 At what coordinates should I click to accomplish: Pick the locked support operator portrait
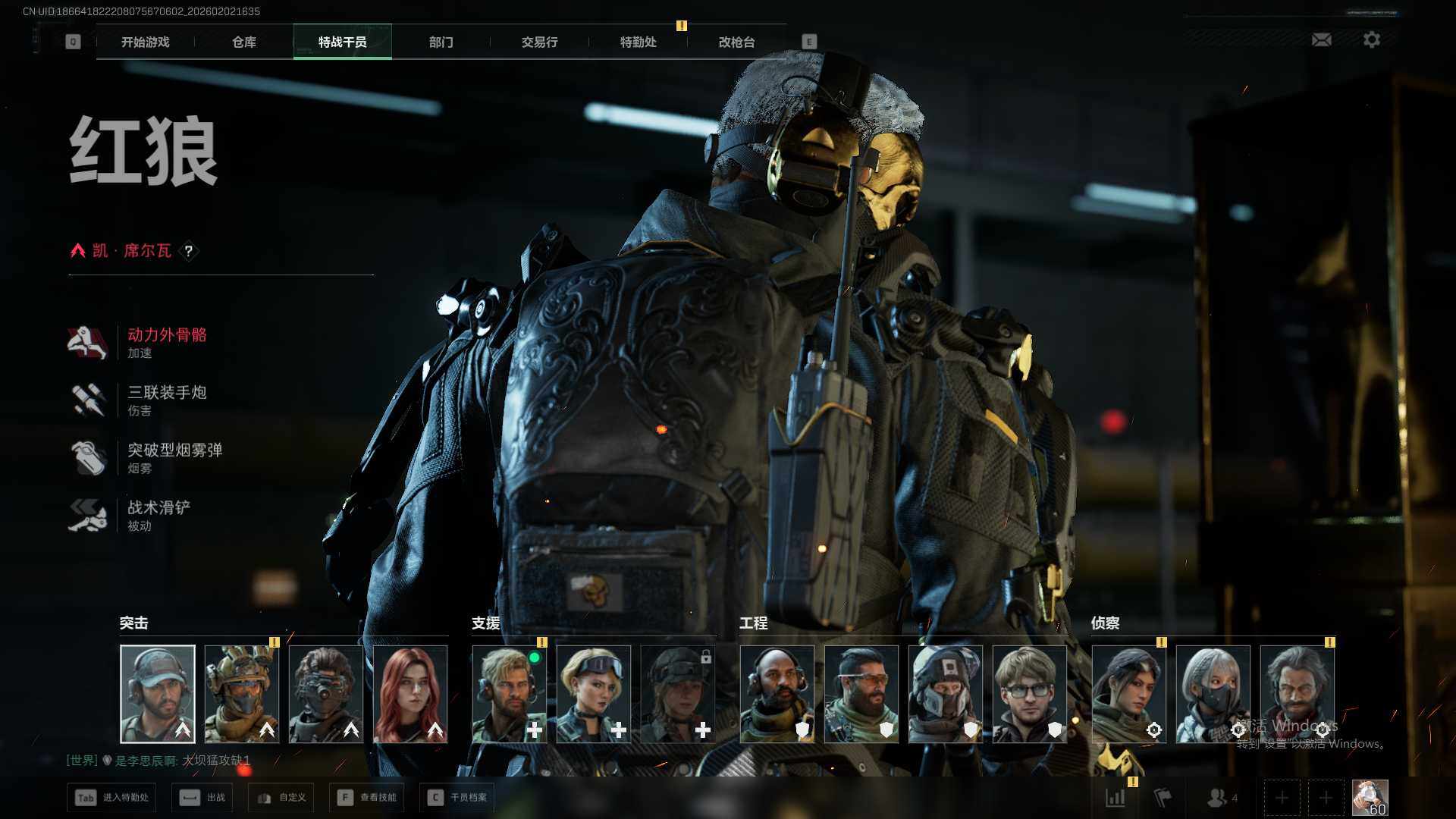(x=678, y=694)
